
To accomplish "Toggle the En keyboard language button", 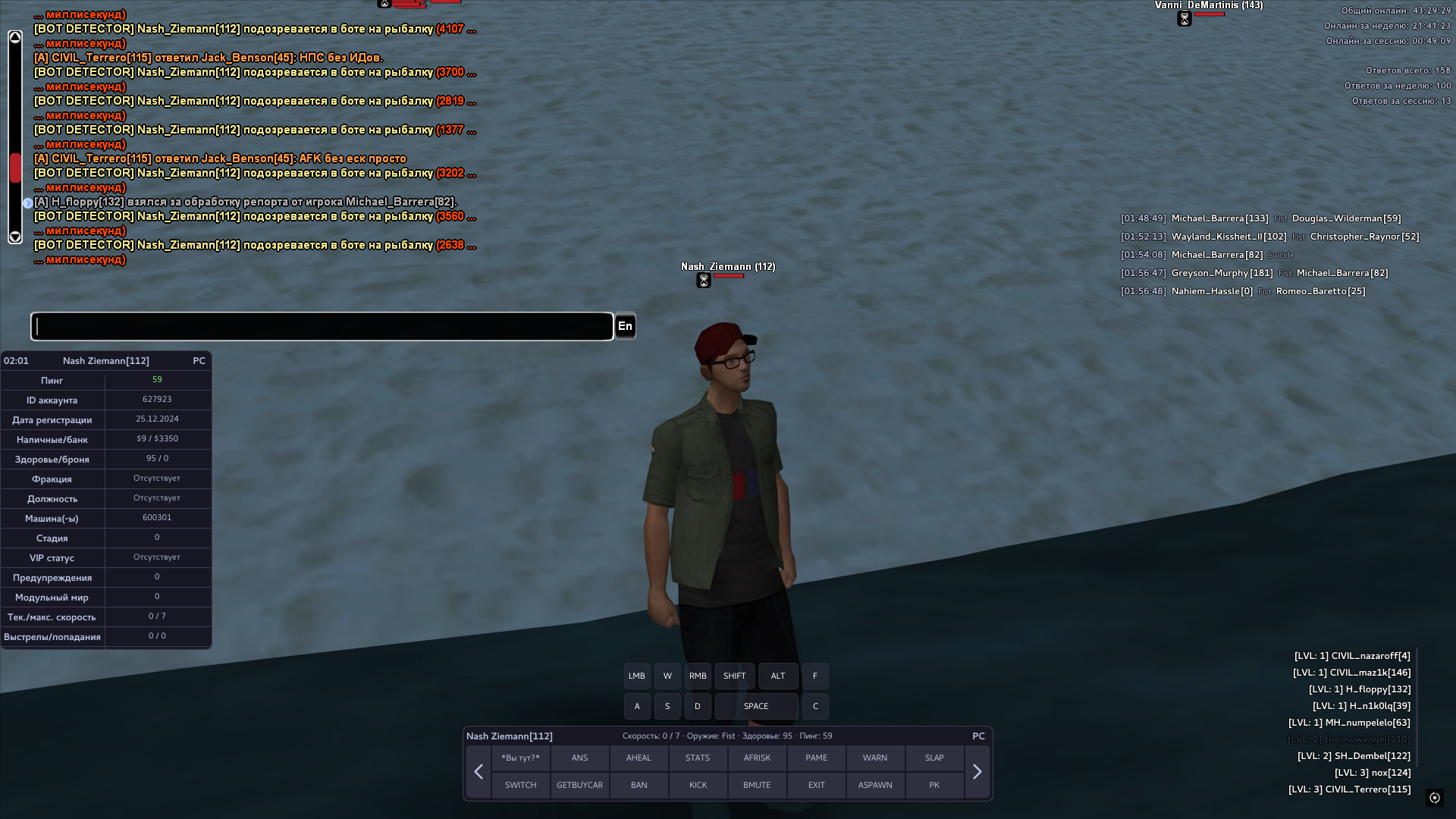I will [x=625, y=326].
